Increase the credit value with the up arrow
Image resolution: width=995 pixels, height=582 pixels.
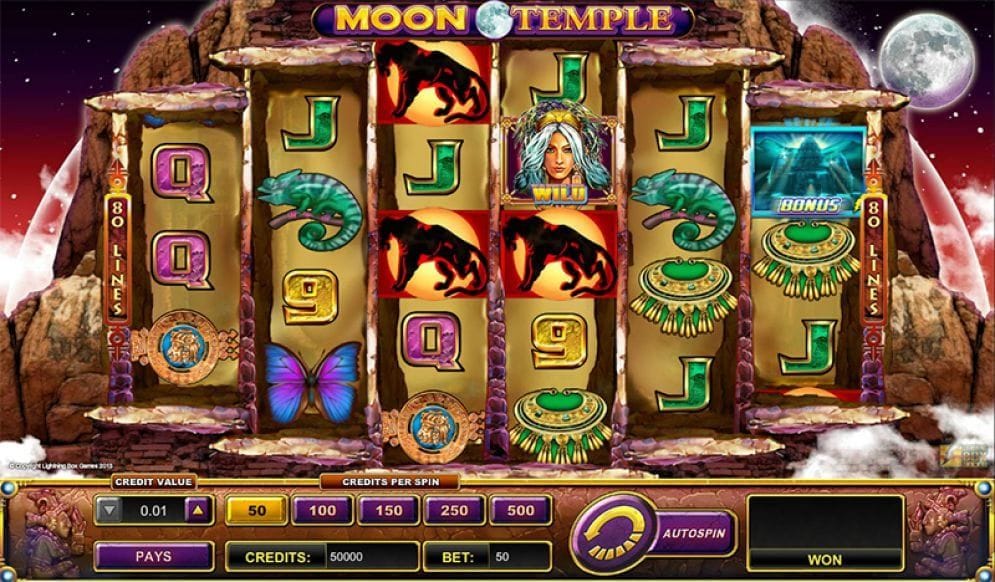(x=198, y=511)
